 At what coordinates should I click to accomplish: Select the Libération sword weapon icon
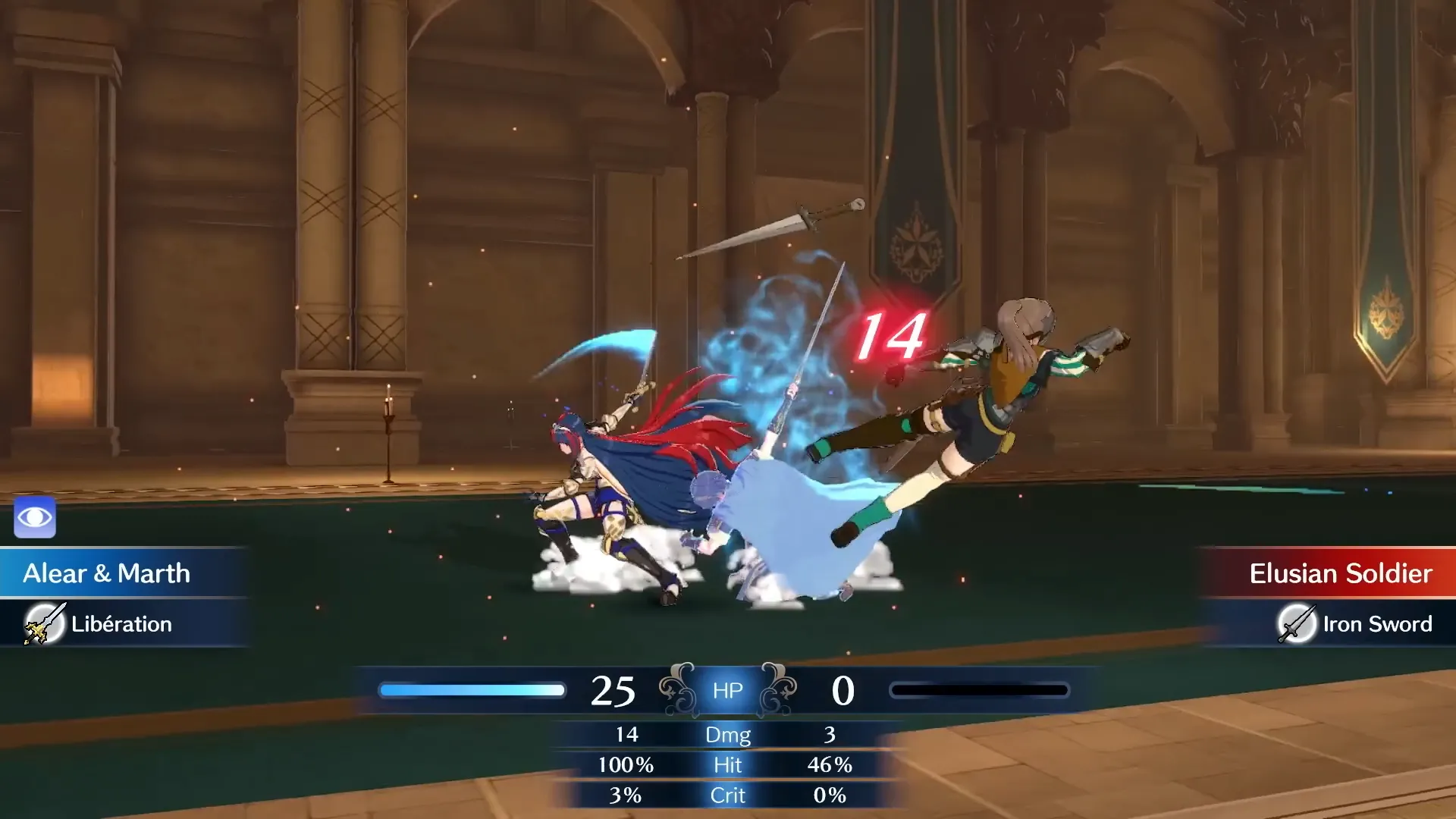click(44, 624)
